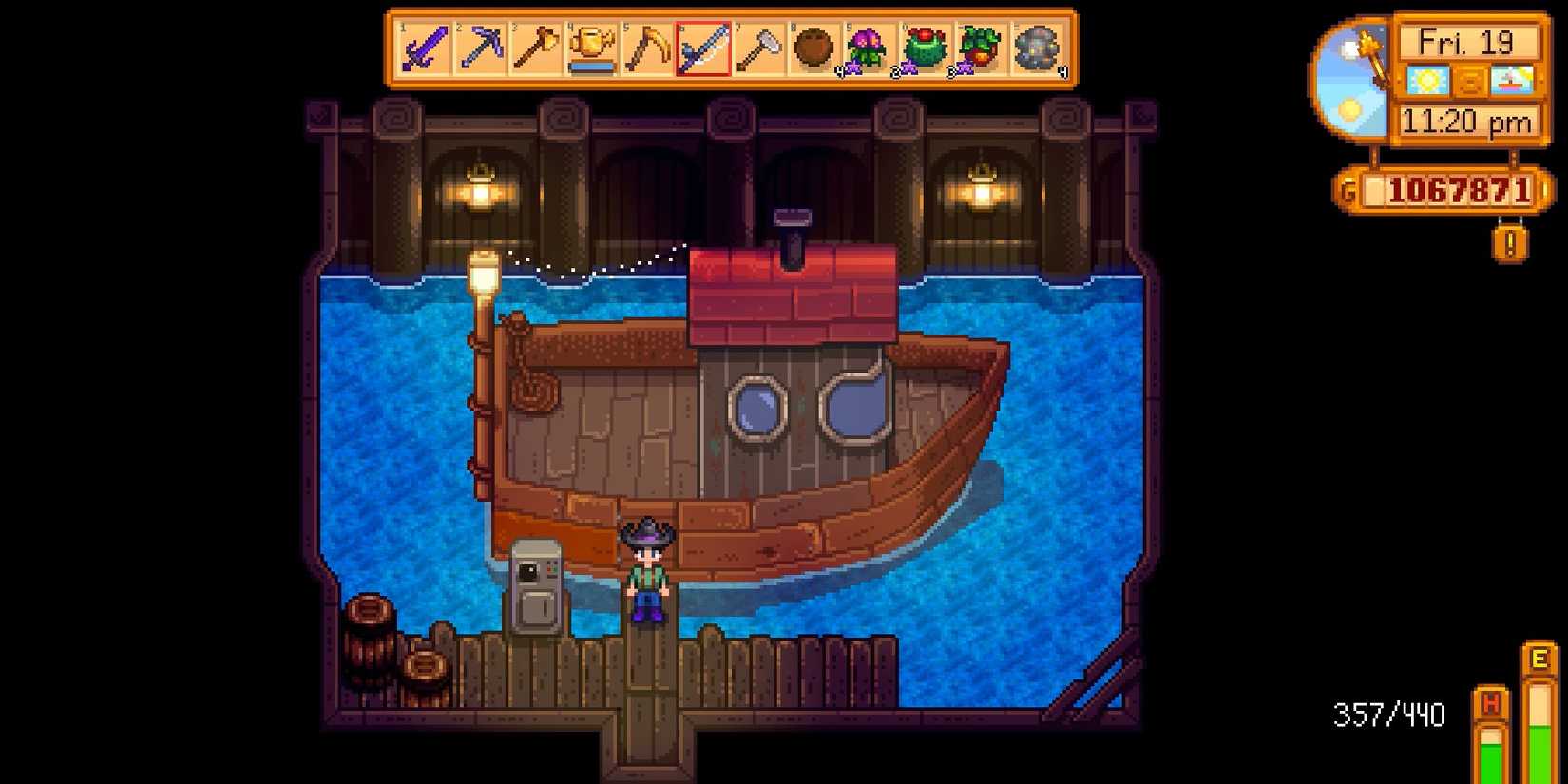
Task: Open the mini-fridge on the dock
Action: click(537, 584)
